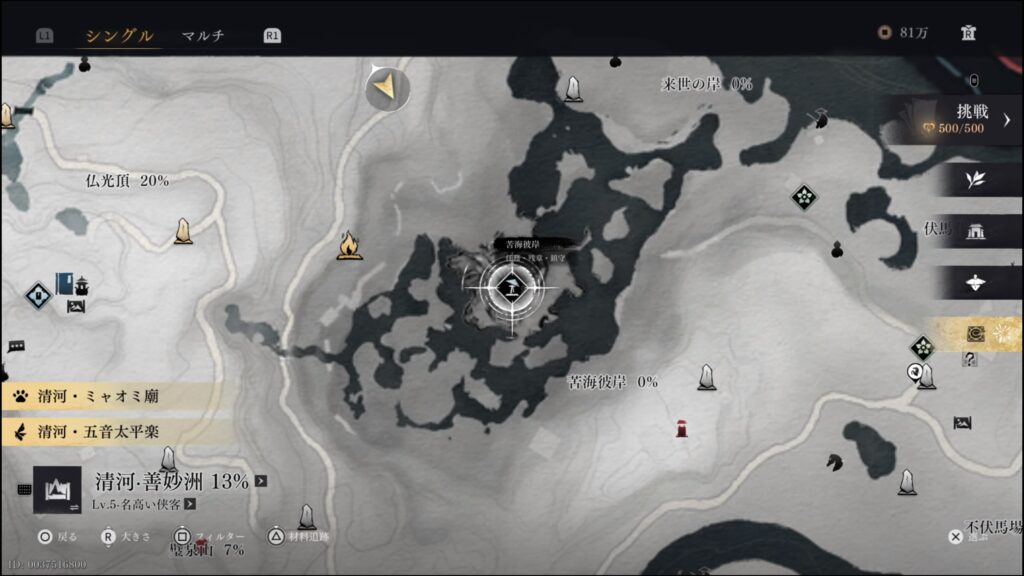Viewport: 1024px width, 576px height.
Task: Switch to the マルチ tab
Action: pos(203,36)
